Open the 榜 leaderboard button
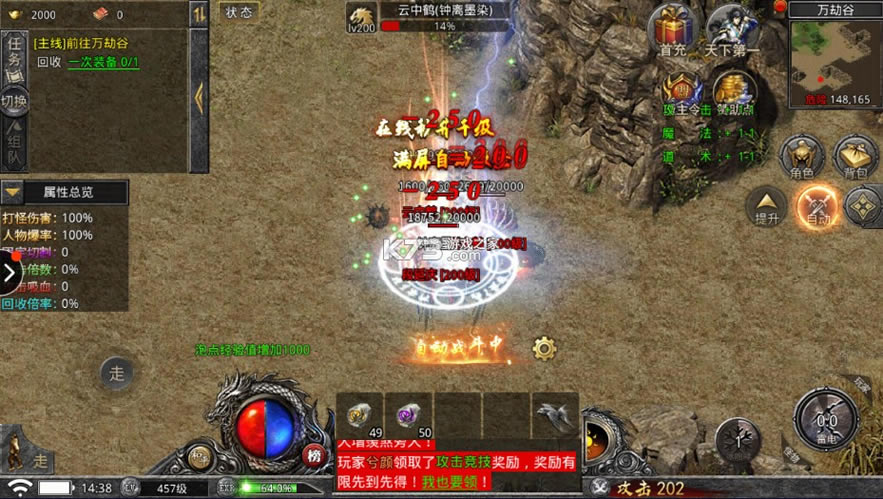 [x=314, y=456]
